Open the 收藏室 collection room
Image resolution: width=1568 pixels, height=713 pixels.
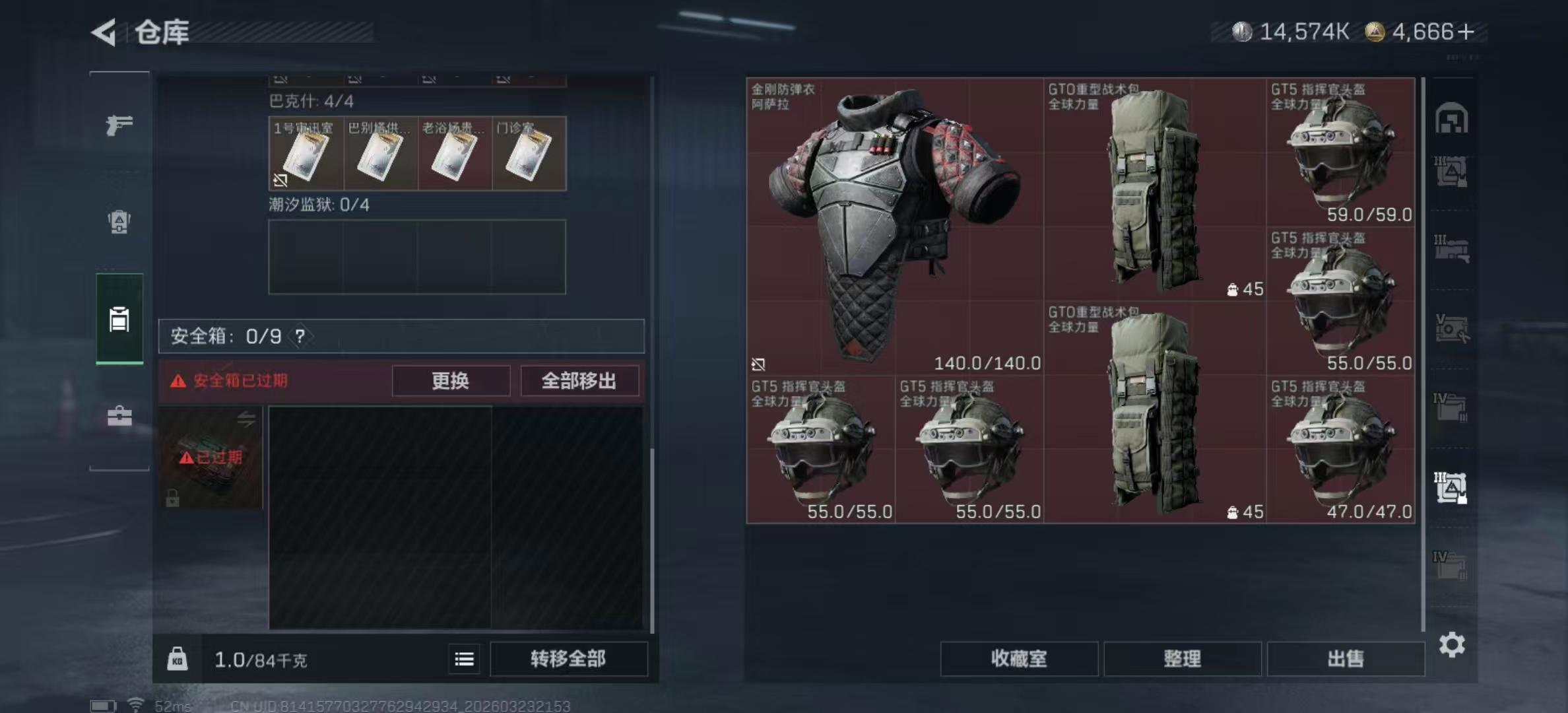point(1018,659)
